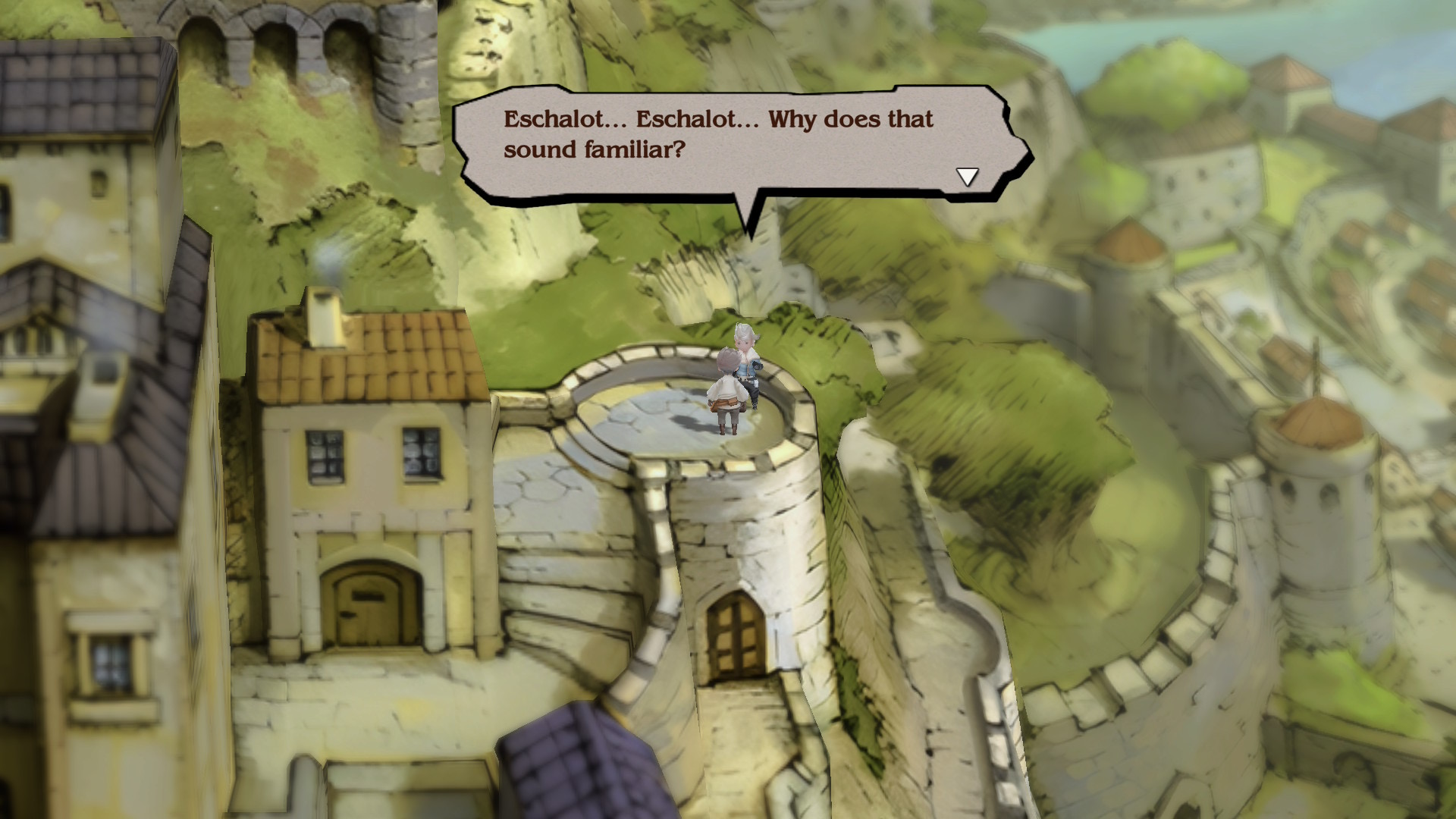Advance dialogue with the white arrow indicator

point(967,177)
